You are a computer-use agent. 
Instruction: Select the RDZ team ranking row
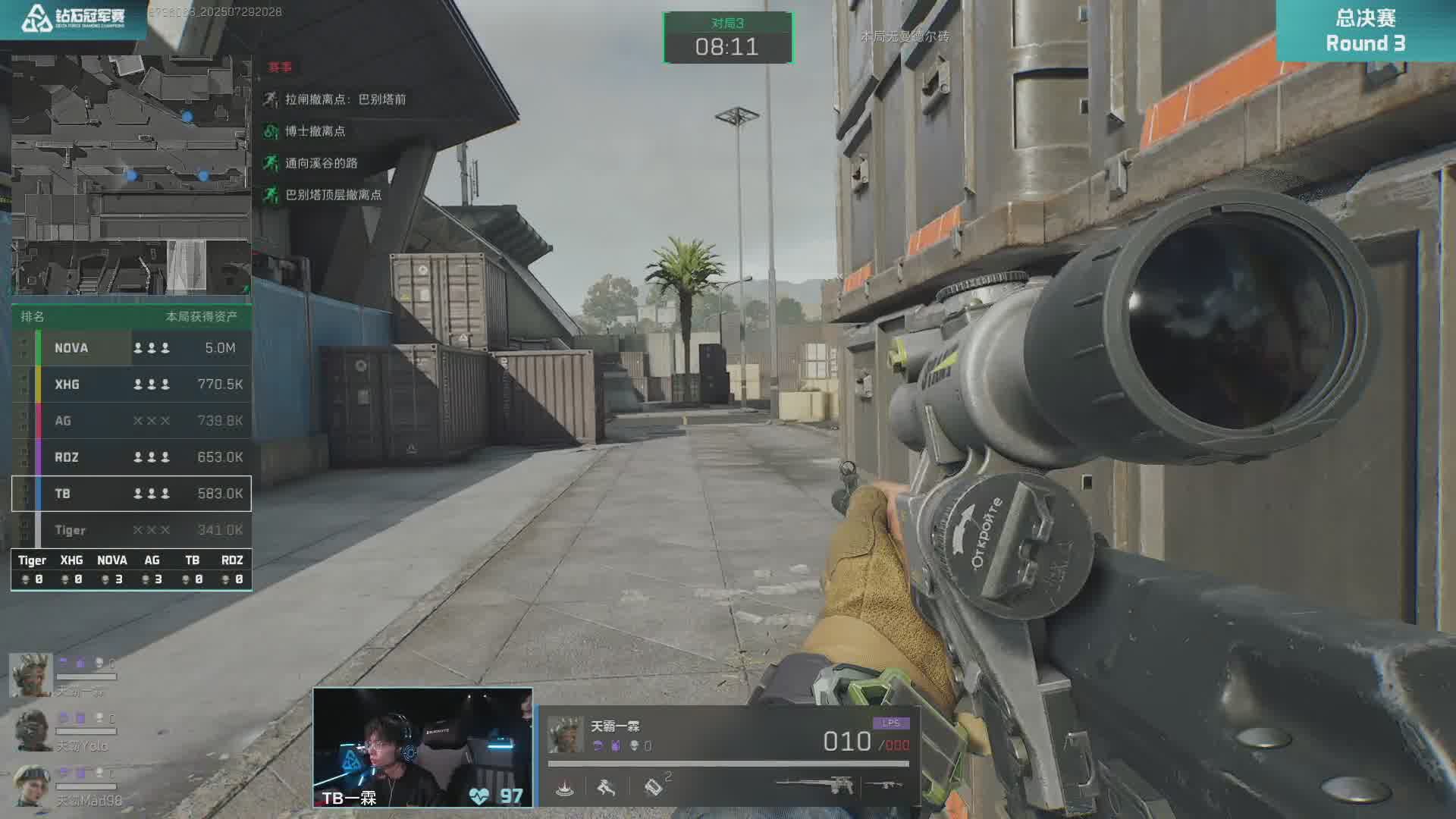pyautogui.click(x=131, y=457)
